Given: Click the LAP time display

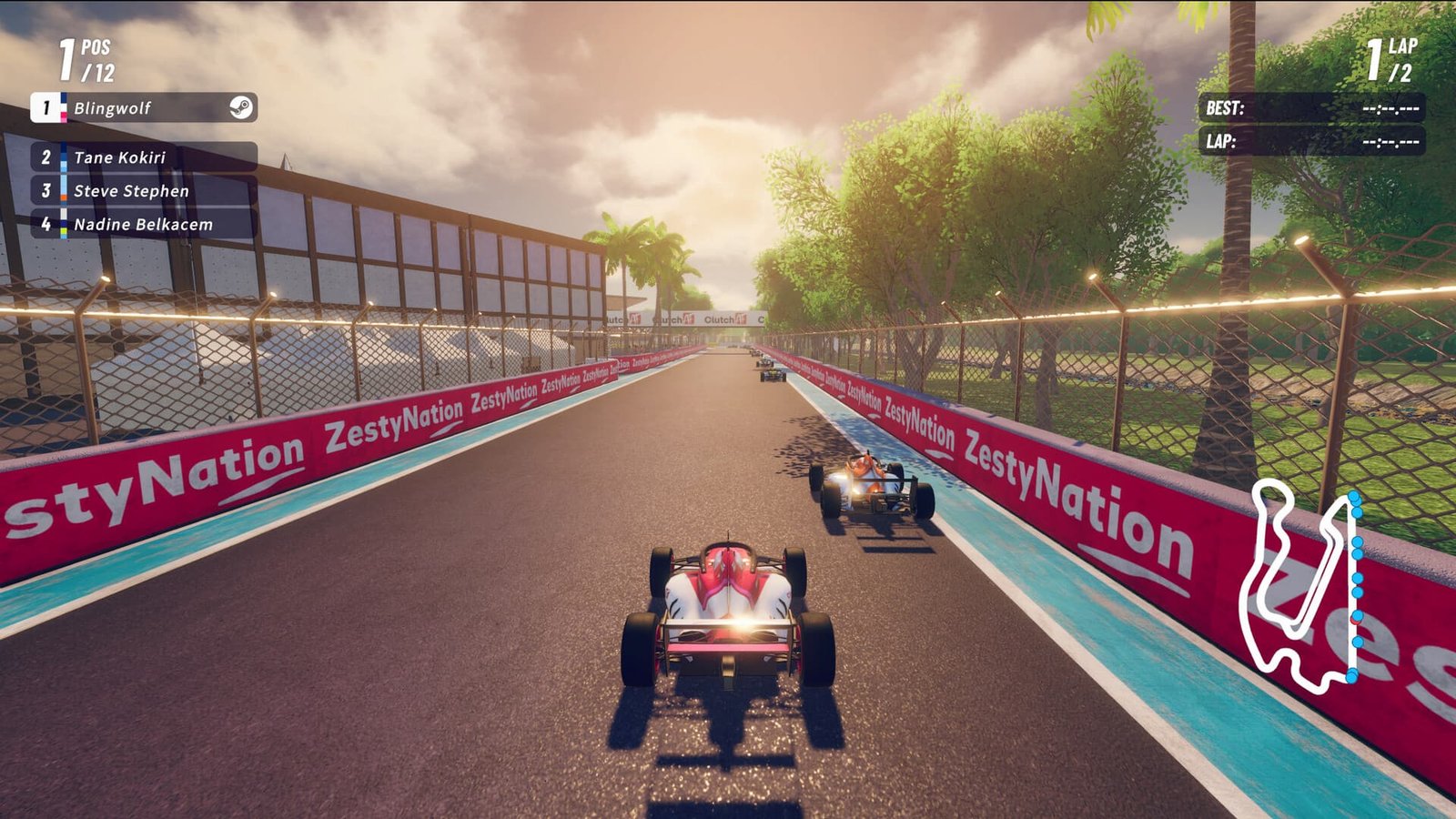Looking at the screenshot, I should [1312, 141].
